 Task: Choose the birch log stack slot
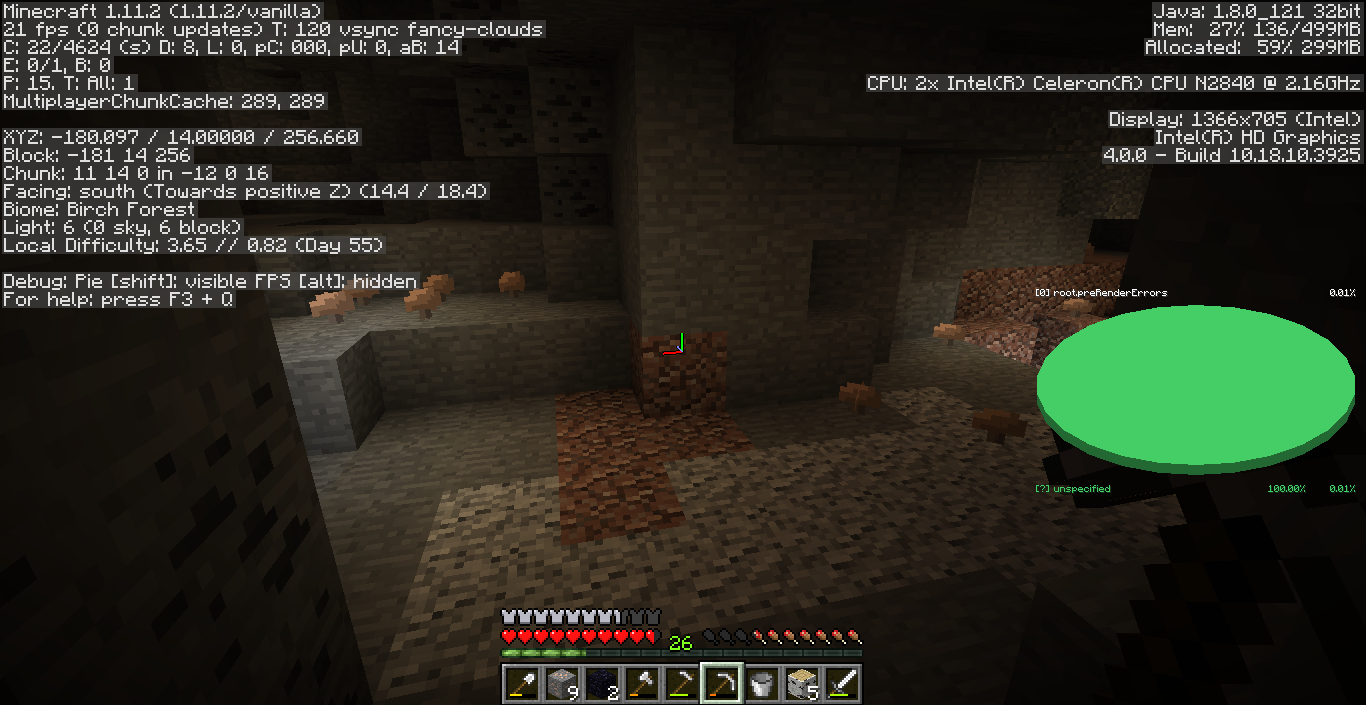coord(801,684)
